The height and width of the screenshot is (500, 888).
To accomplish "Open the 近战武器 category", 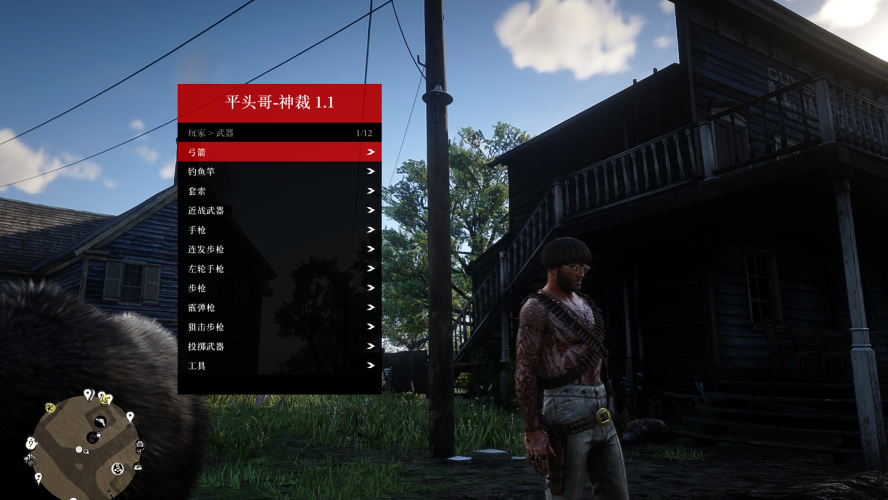I will 279,211.
